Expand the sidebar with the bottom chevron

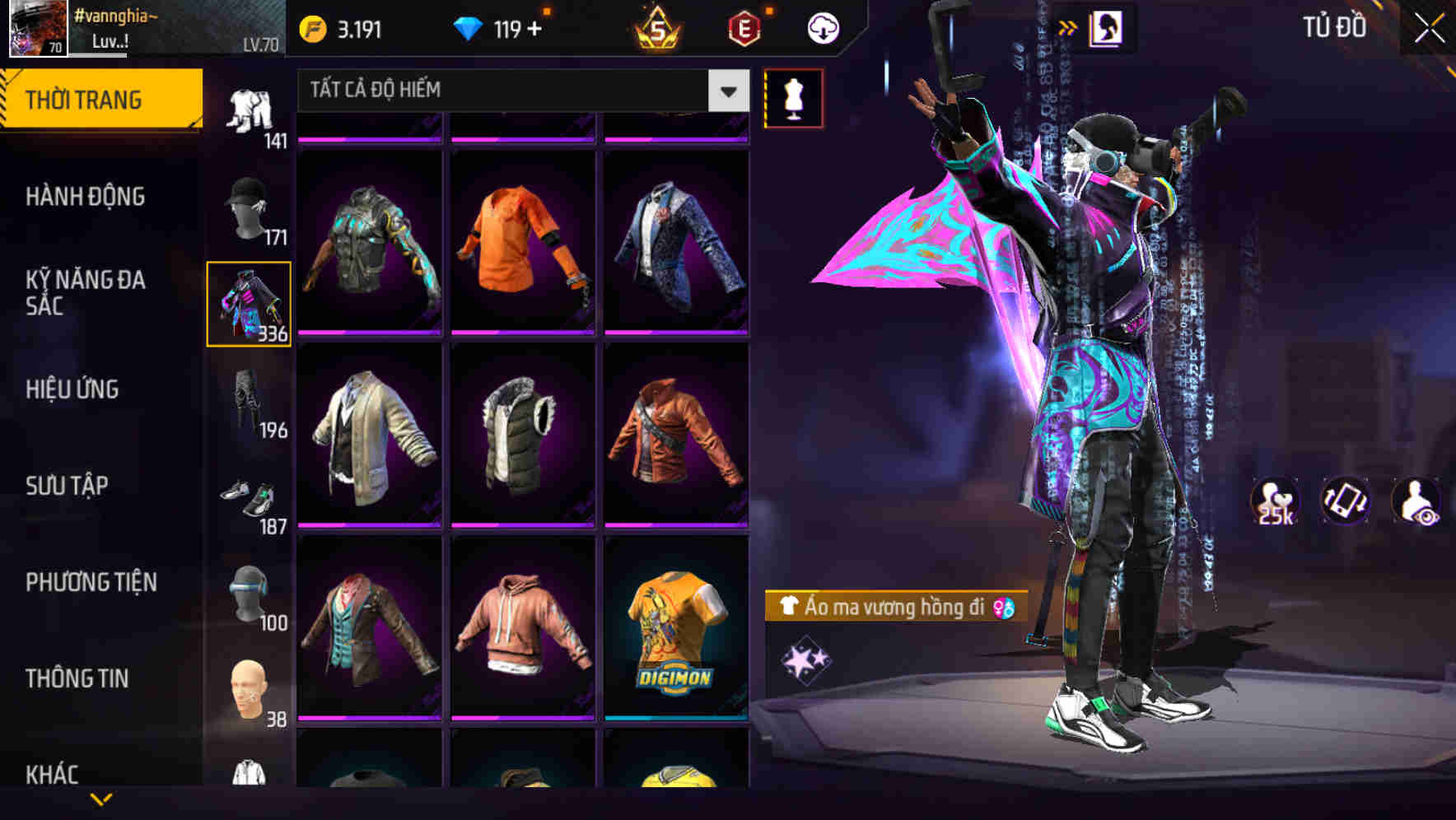click(101, 797)
